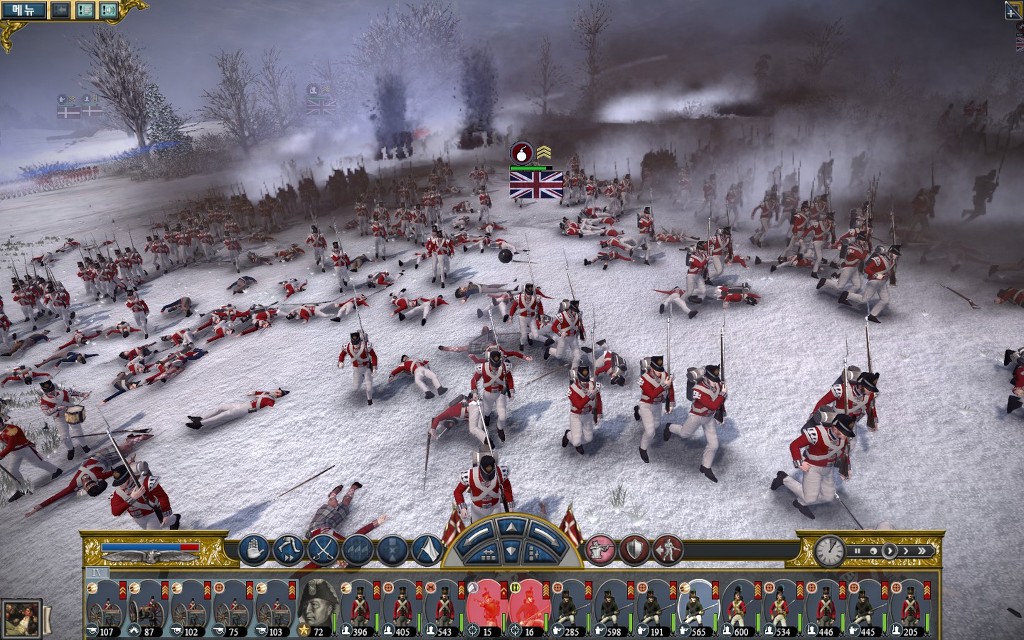The image size is (1024, 640).
Task: Toggle the shield guard mode icon
Action: click(634, 550)
